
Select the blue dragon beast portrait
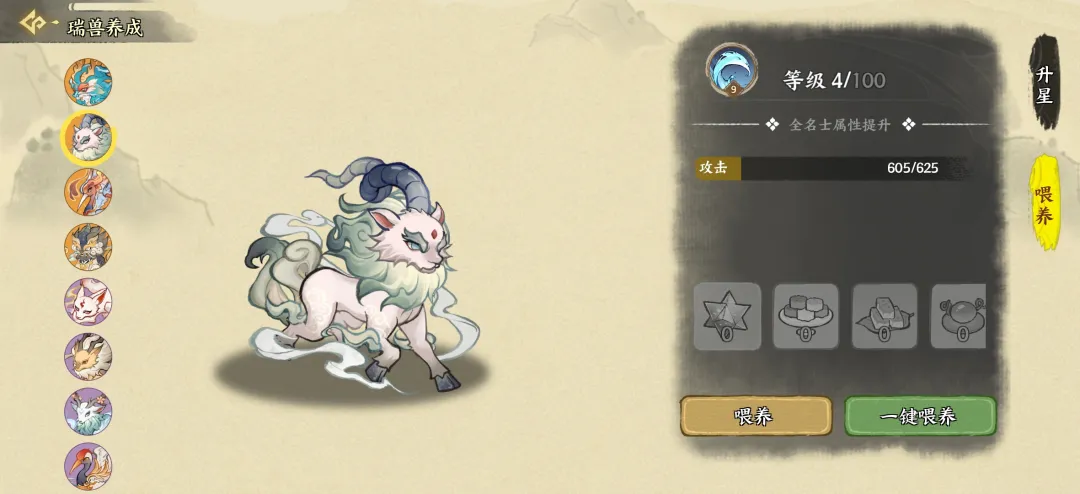[88, 83]
